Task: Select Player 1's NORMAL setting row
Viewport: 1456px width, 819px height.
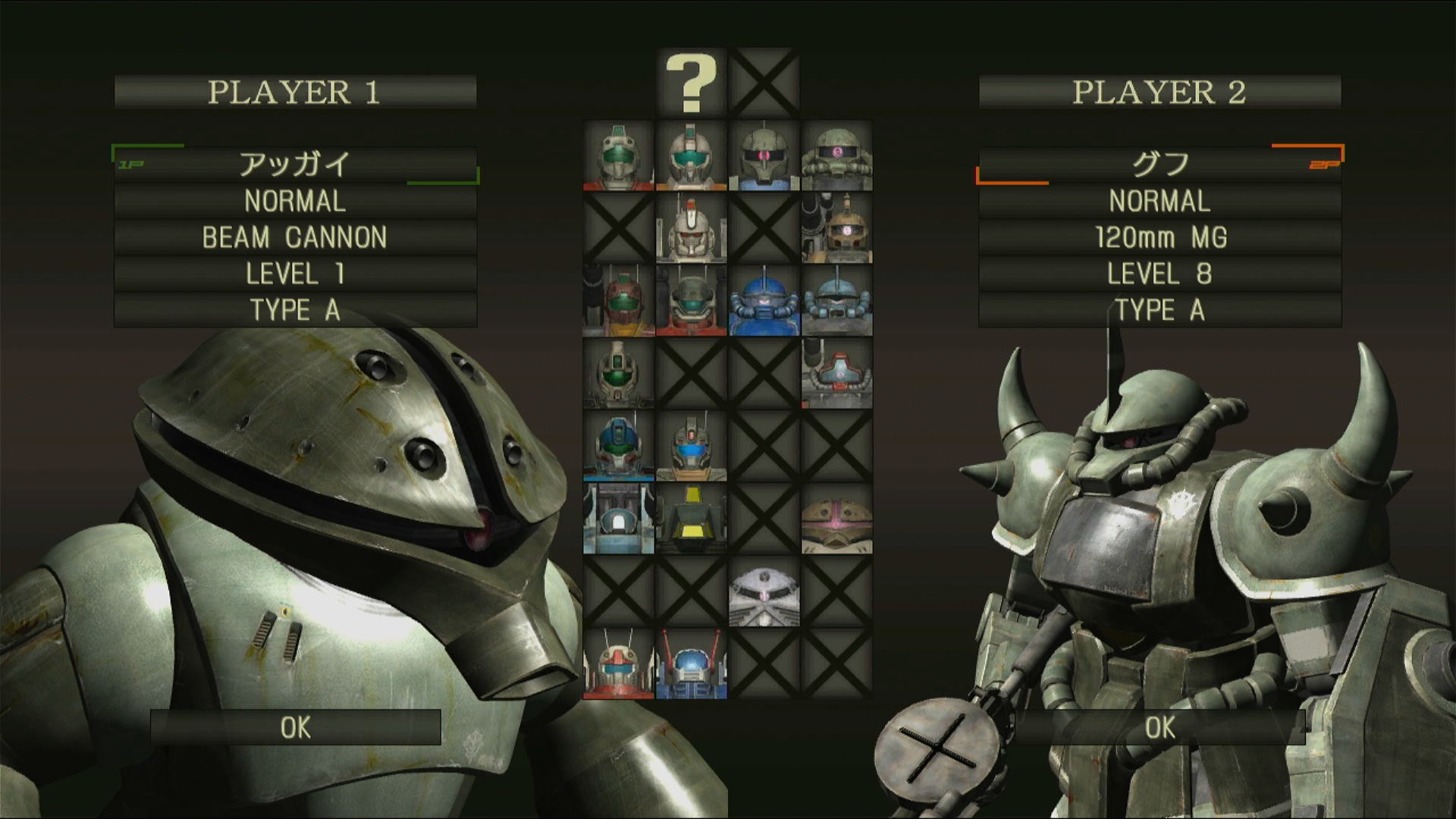Action: click(x=295, y=201)
